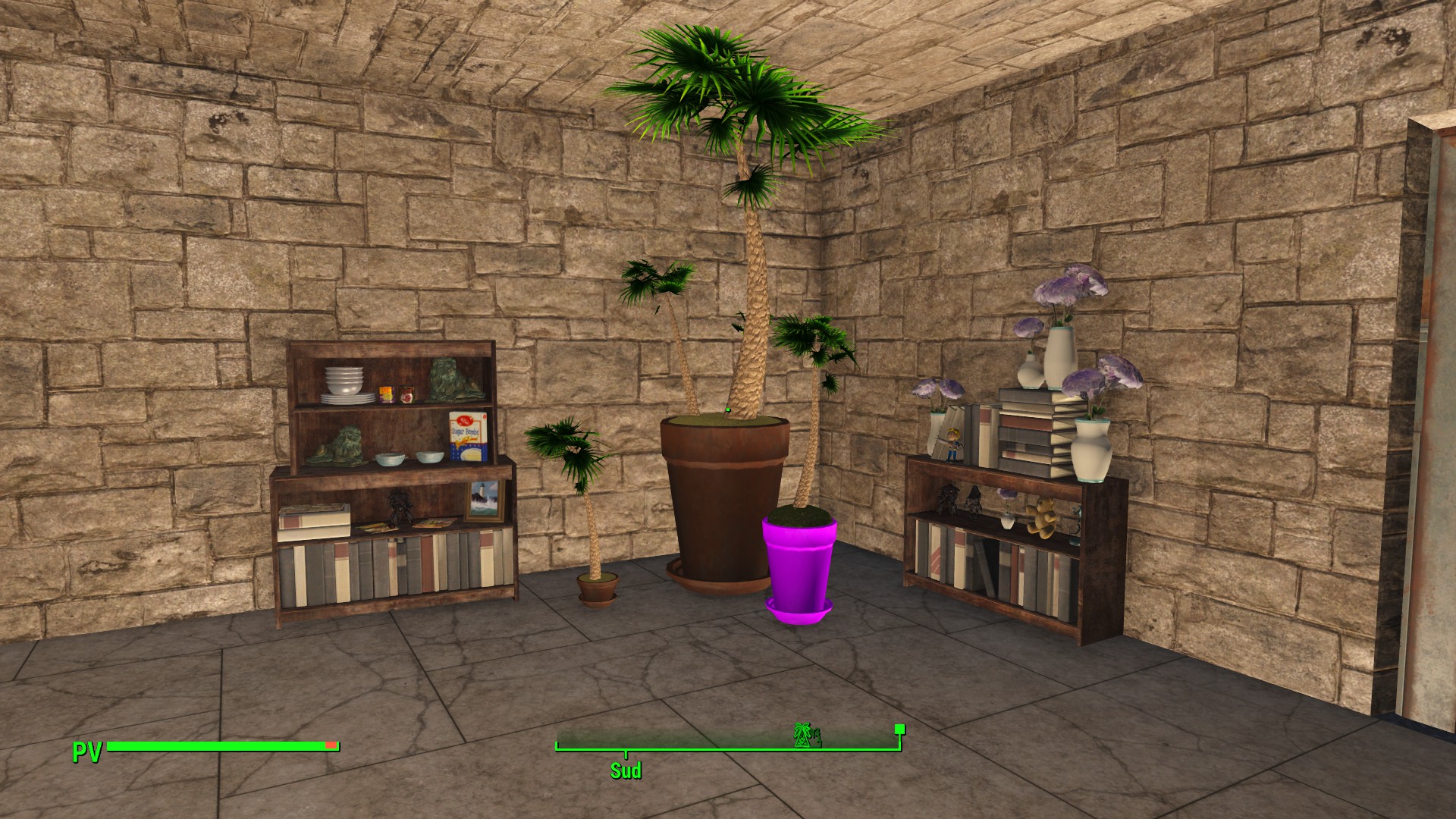Select the square quest marker on the compass
Viewport: 1456px width, 819px height.
[x=899, y=730]
